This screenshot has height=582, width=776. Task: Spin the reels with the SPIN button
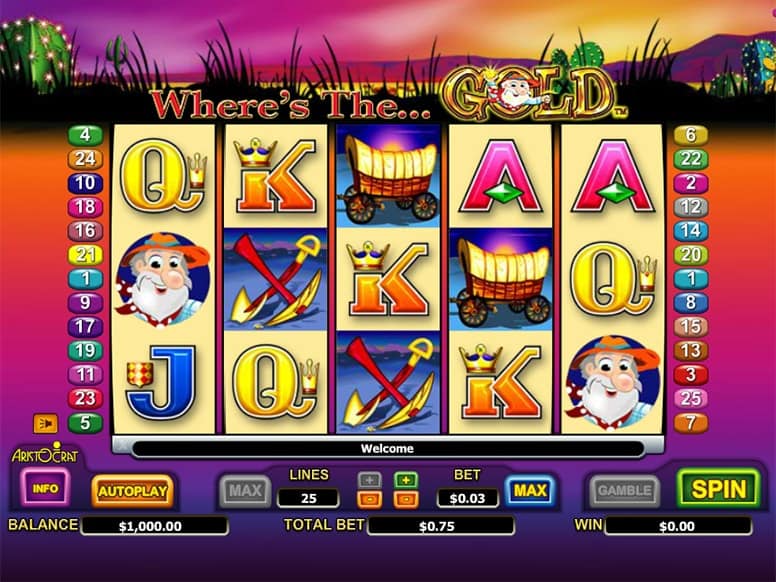pos(718,489)
